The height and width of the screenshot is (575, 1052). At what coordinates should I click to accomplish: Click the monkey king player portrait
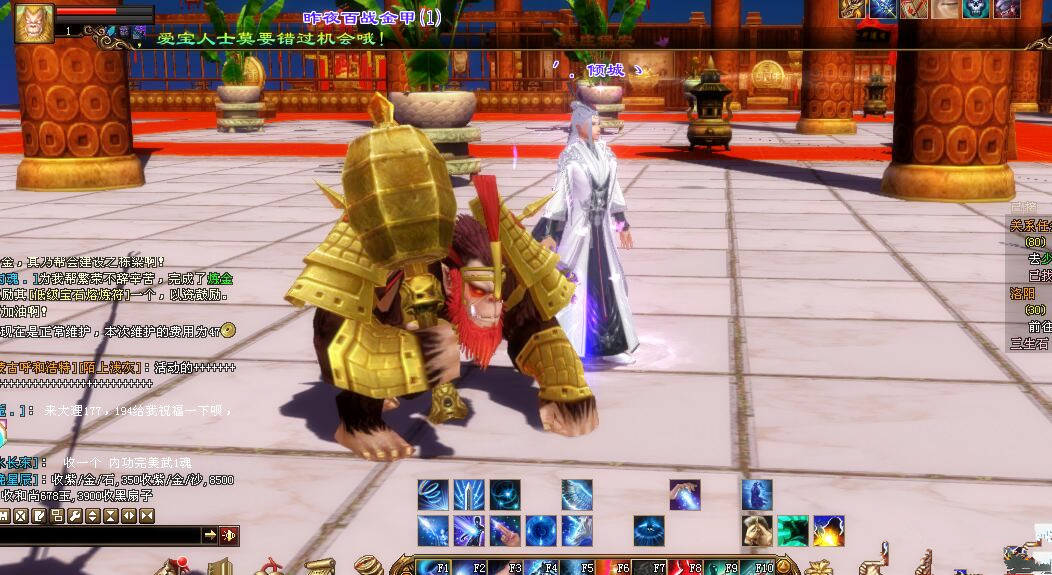coord(34,23)
